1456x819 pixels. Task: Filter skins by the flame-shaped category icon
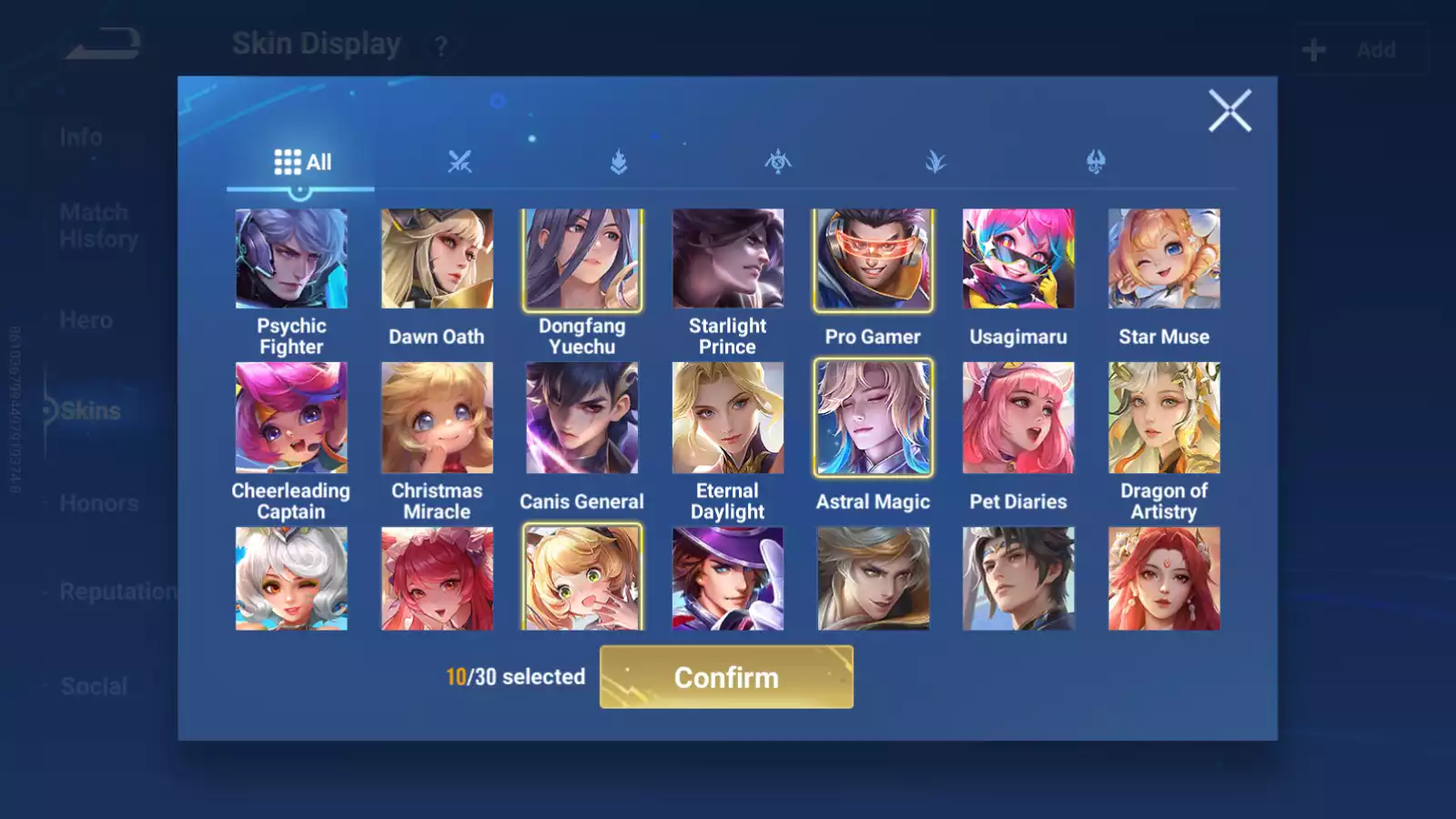pos(619,162)
